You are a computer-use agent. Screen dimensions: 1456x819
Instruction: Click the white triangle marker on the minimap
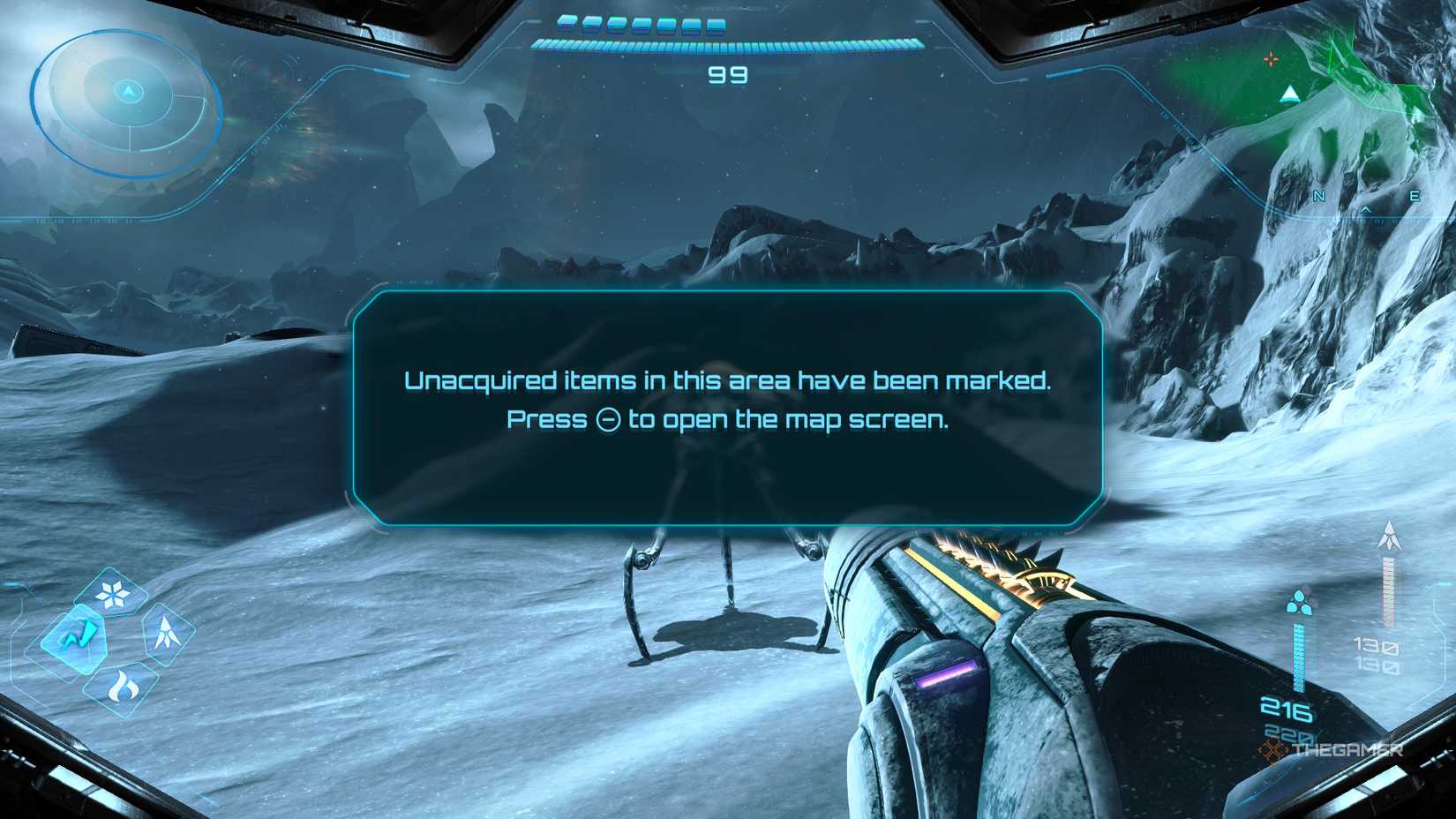click(x=1289, y=94)
